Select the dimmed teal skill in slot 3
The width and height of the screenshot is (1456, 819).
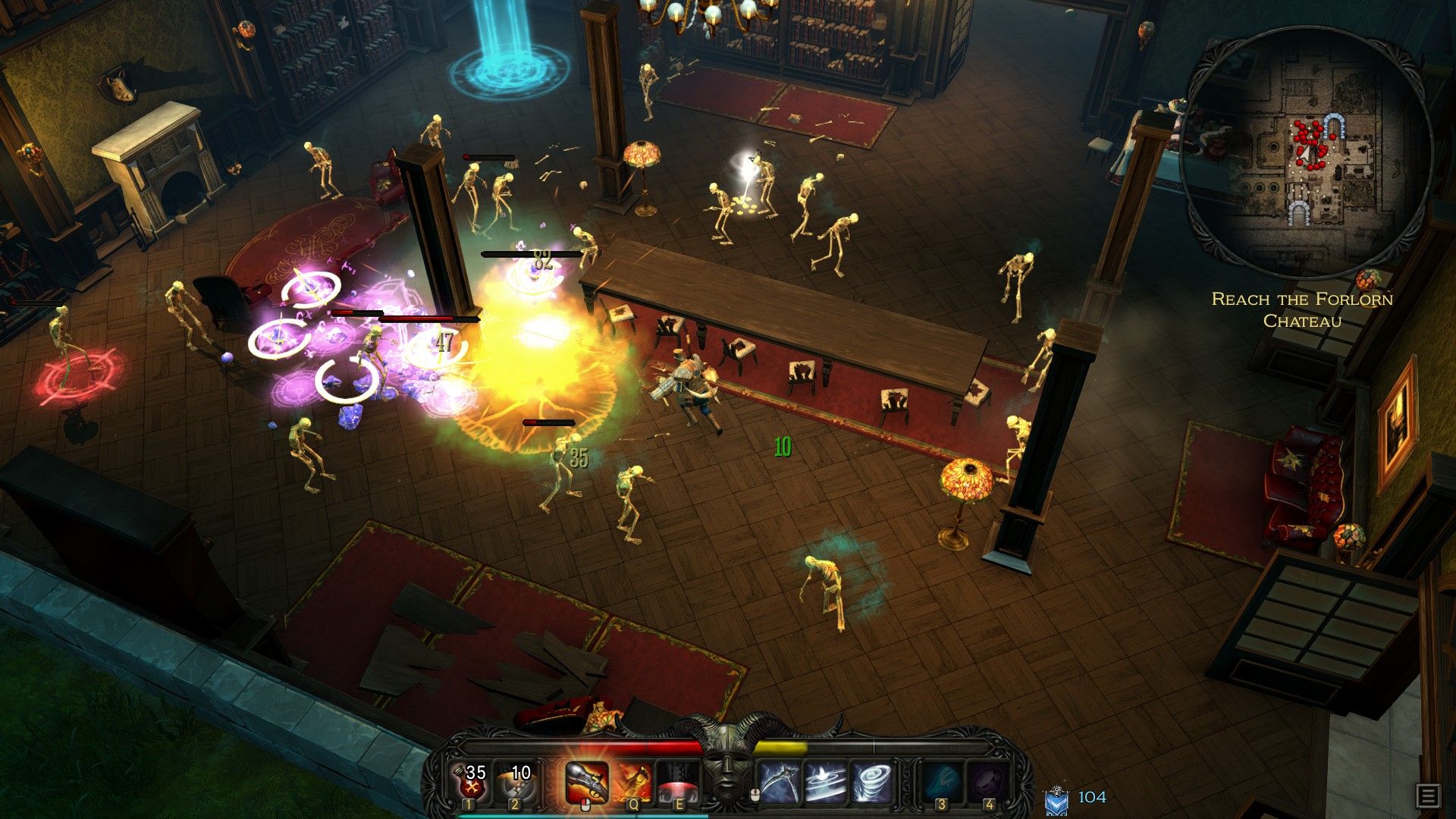pos(942,782)
